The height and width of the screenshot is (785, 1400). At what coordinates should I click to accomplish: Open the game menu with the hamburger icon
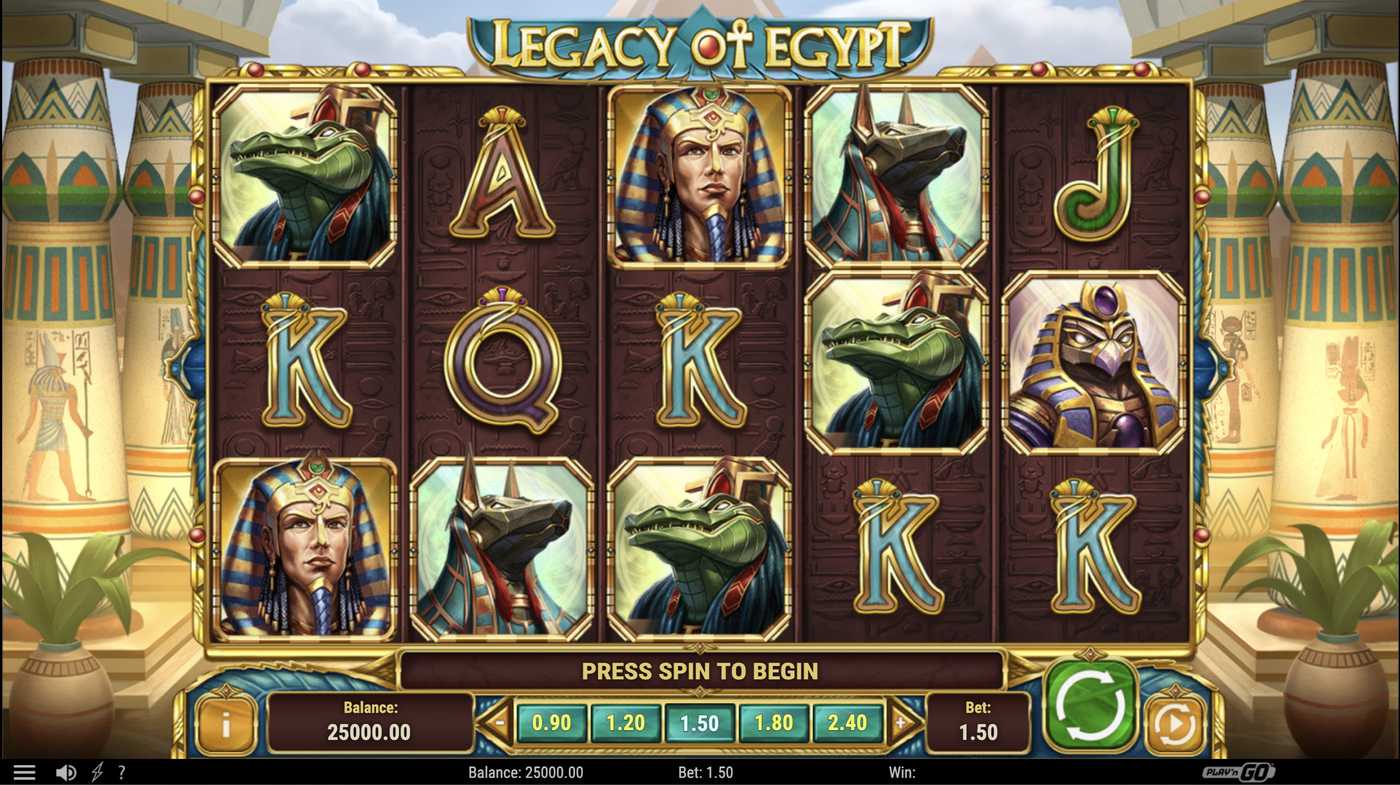pos(27,771)
